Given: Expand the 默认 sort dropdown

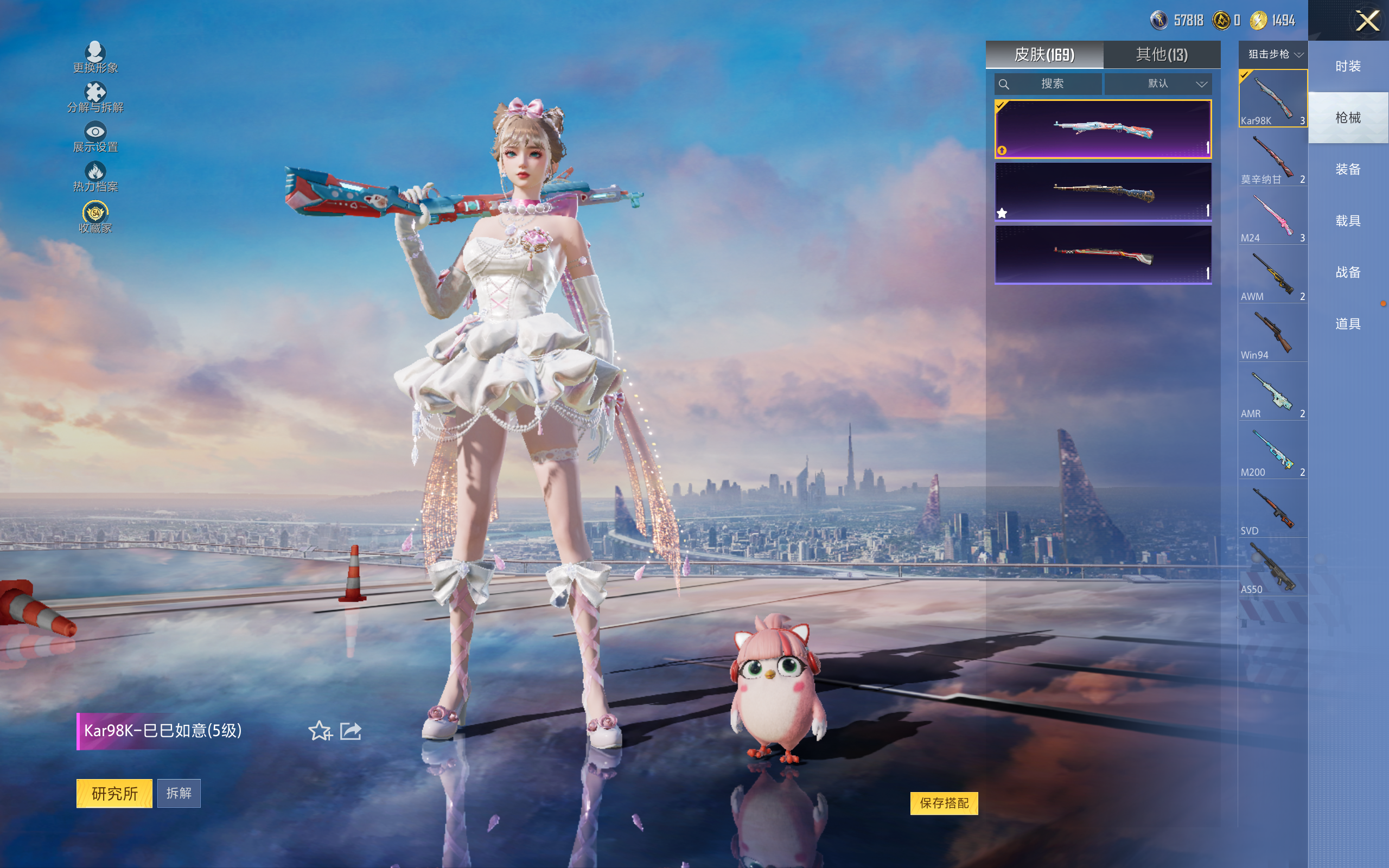Looking at the screenshot, I should pos(1159,84).
